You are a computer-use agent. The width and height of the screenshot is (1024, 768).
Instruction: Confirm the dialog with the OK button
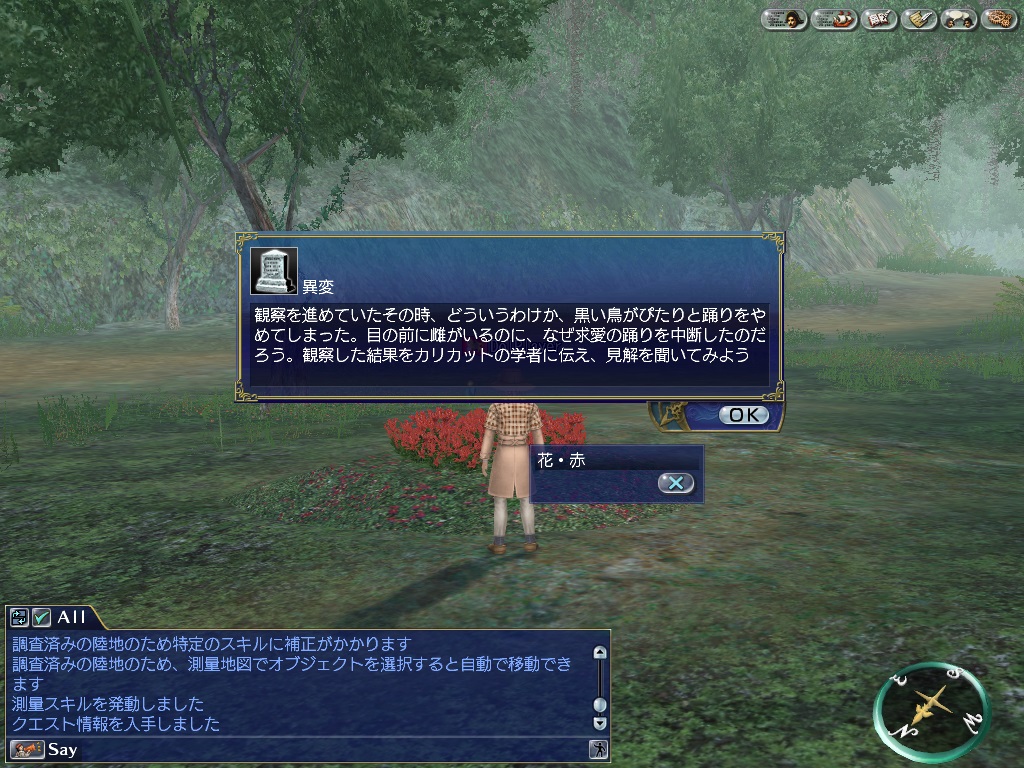(744, 415)
